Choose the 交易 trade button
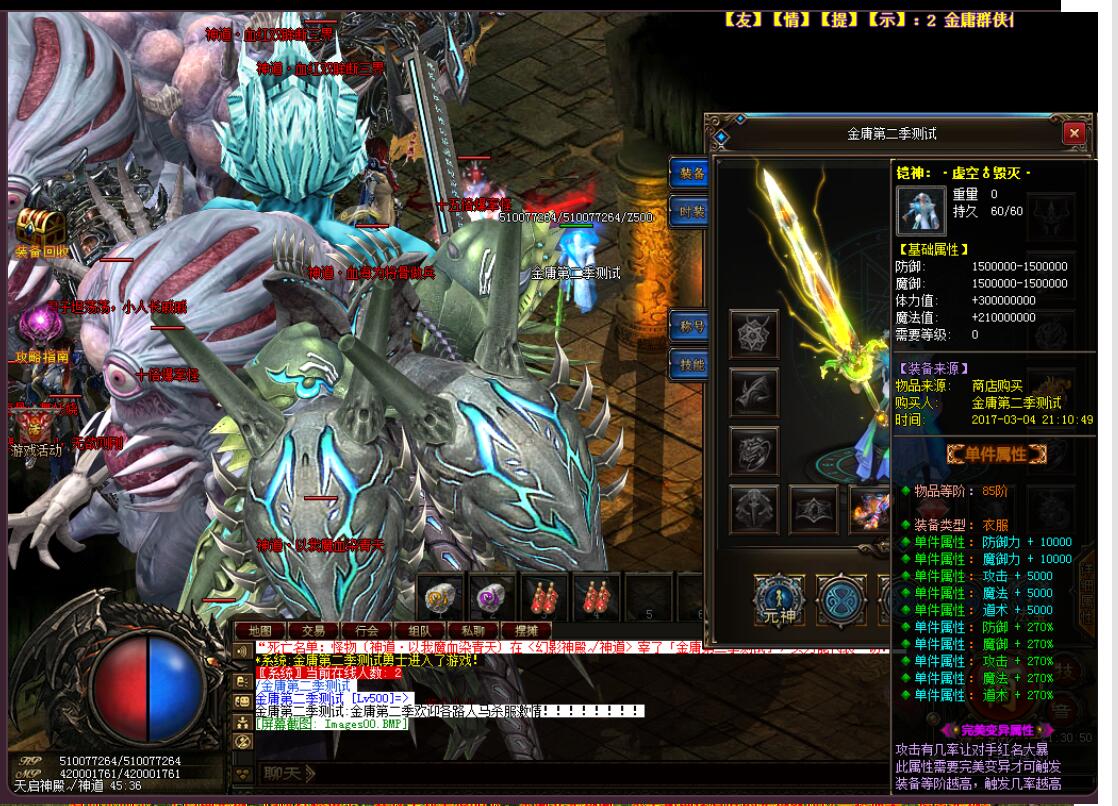 pyautogui.click(x=313, y=631)
